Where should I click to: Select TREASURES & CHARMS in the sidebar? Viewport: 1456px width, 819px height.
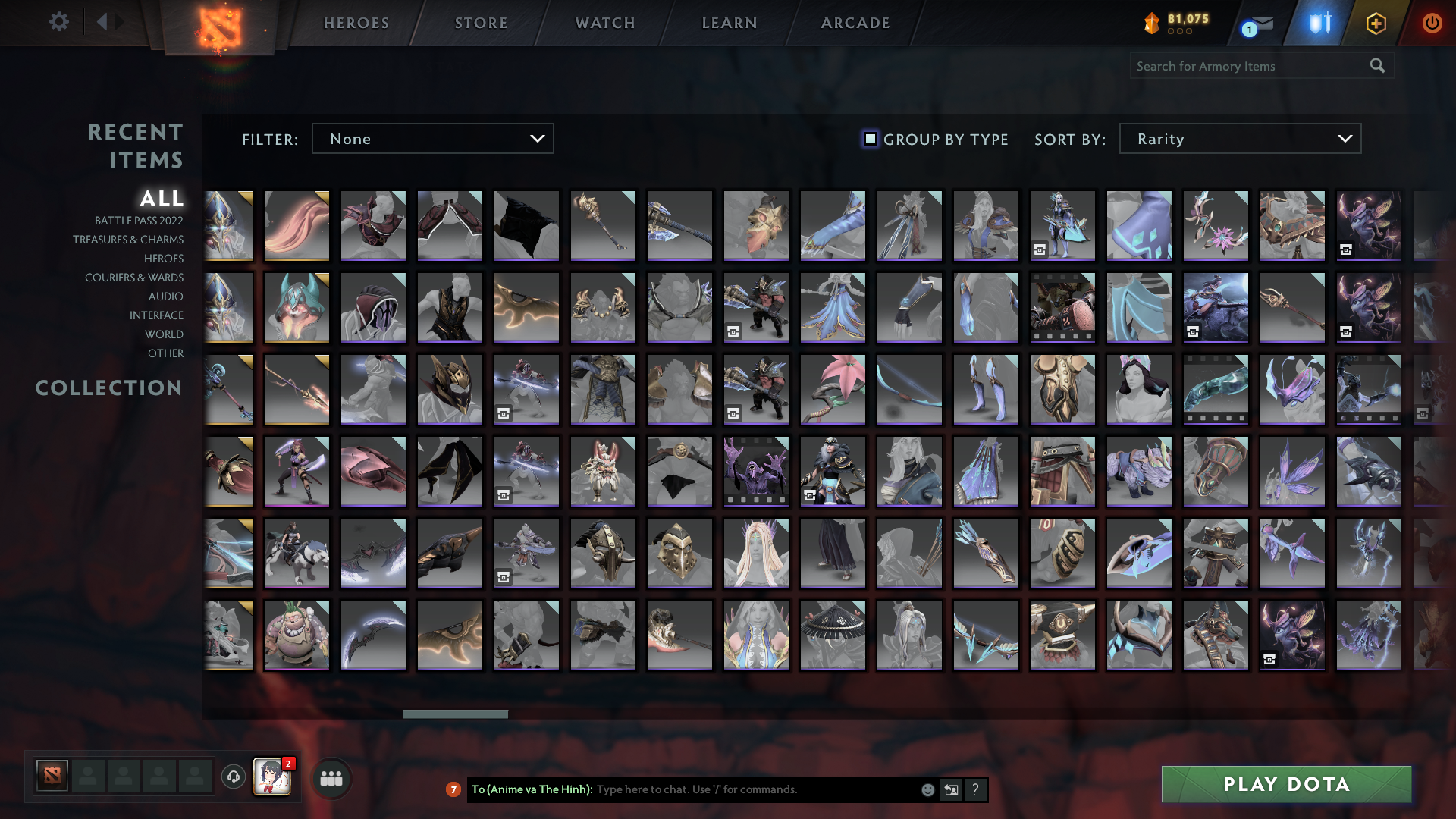point(127,240)
